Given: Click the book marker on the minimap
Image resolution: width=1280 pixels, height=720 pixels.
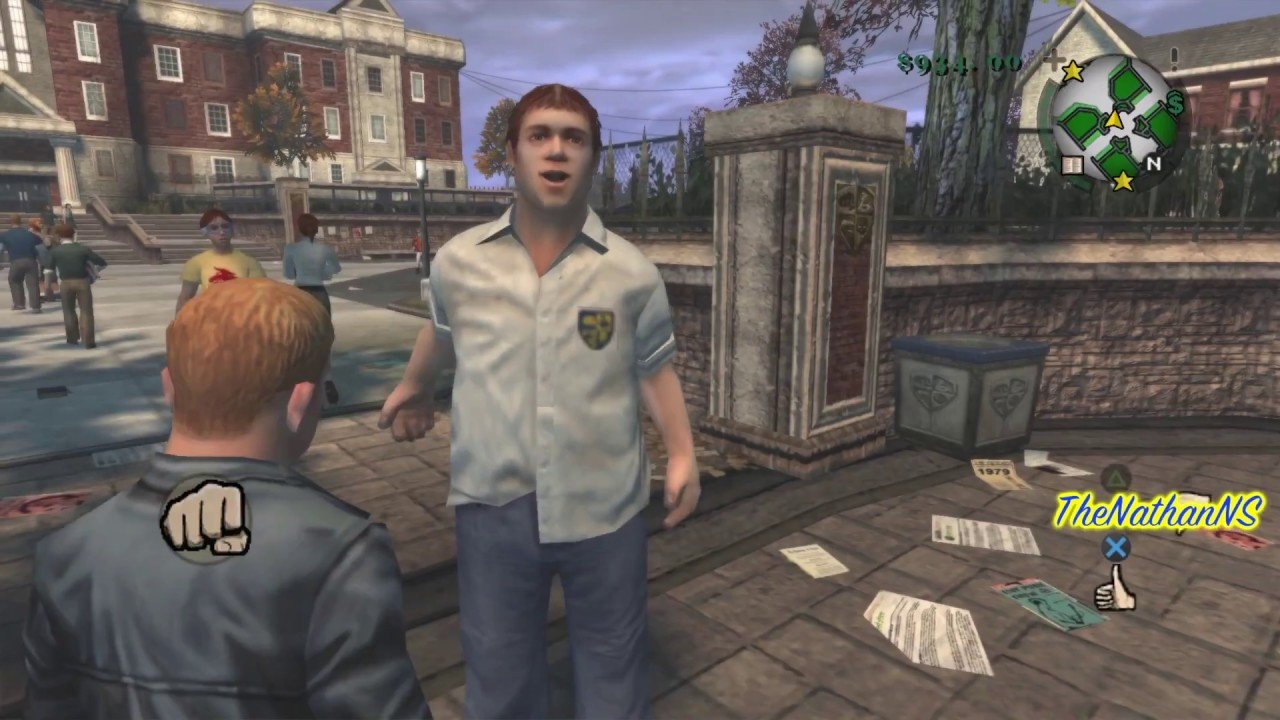Looking at the screenshot, I should [1071, 166].
